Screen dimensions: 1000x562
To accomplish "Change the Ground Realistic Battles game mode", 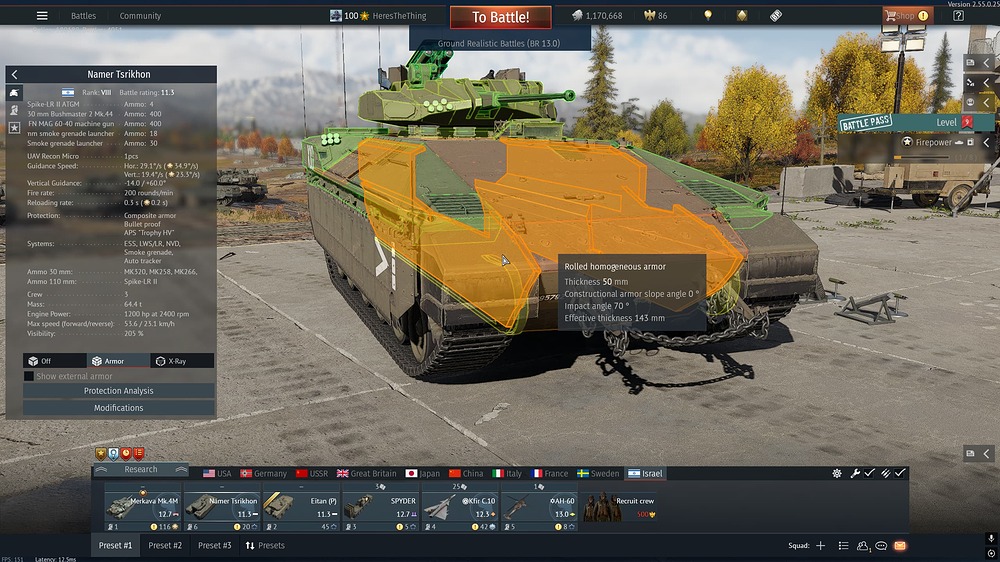I will (499, 44).
